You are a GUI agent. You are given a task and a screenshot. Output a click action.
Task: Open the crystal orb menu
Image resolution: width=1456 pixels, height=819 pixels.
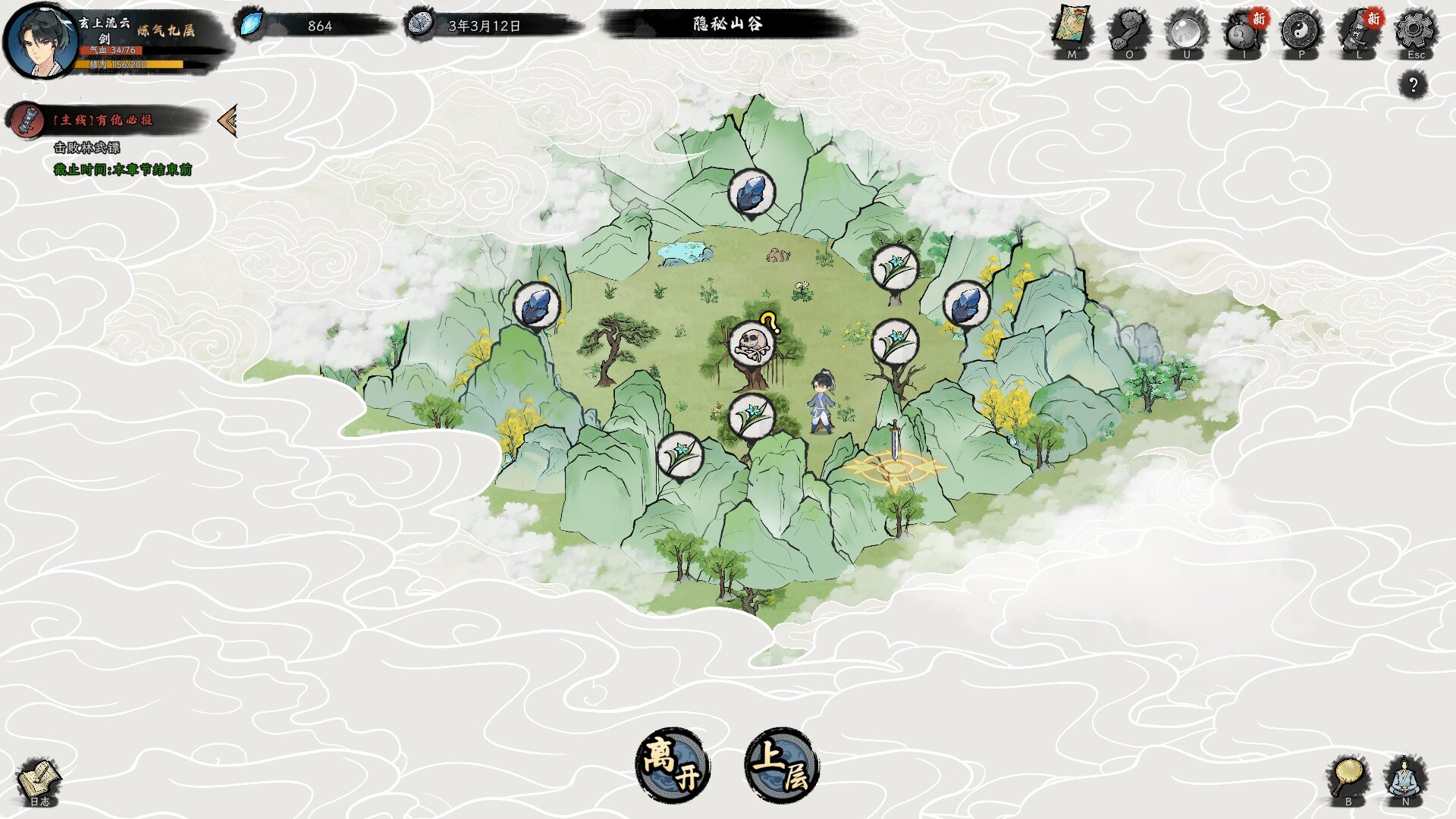coord(1186,30)
